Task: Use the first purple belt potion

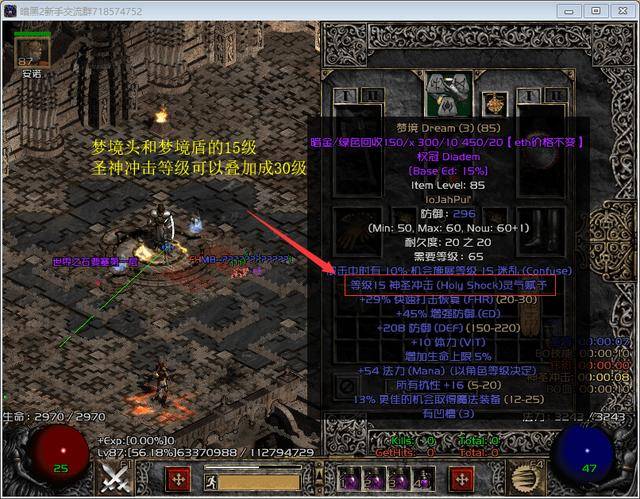Action: point(348,478)
